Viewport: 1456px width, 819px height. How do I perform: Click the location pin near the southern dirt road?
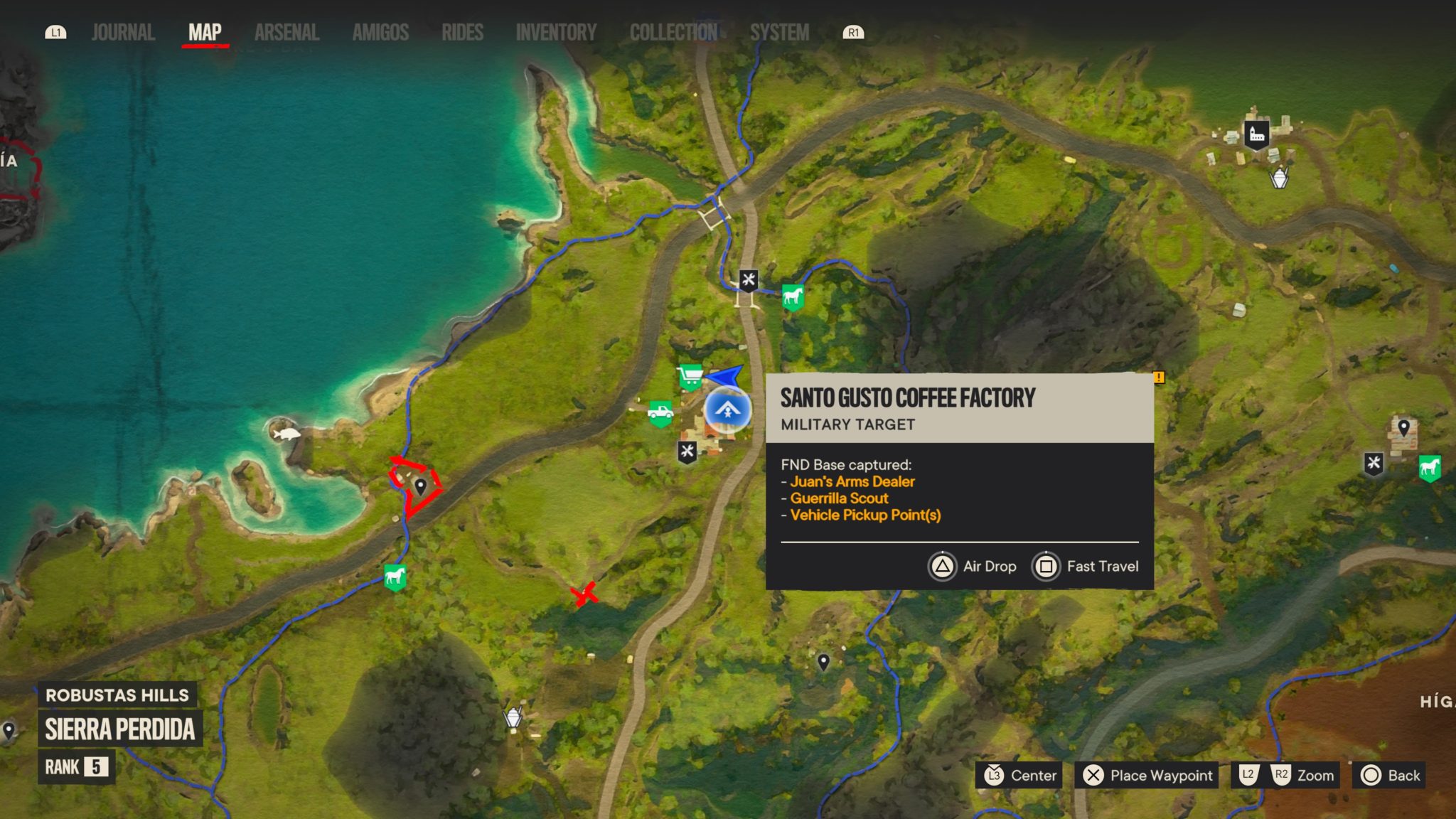click(x=823, y=663)
